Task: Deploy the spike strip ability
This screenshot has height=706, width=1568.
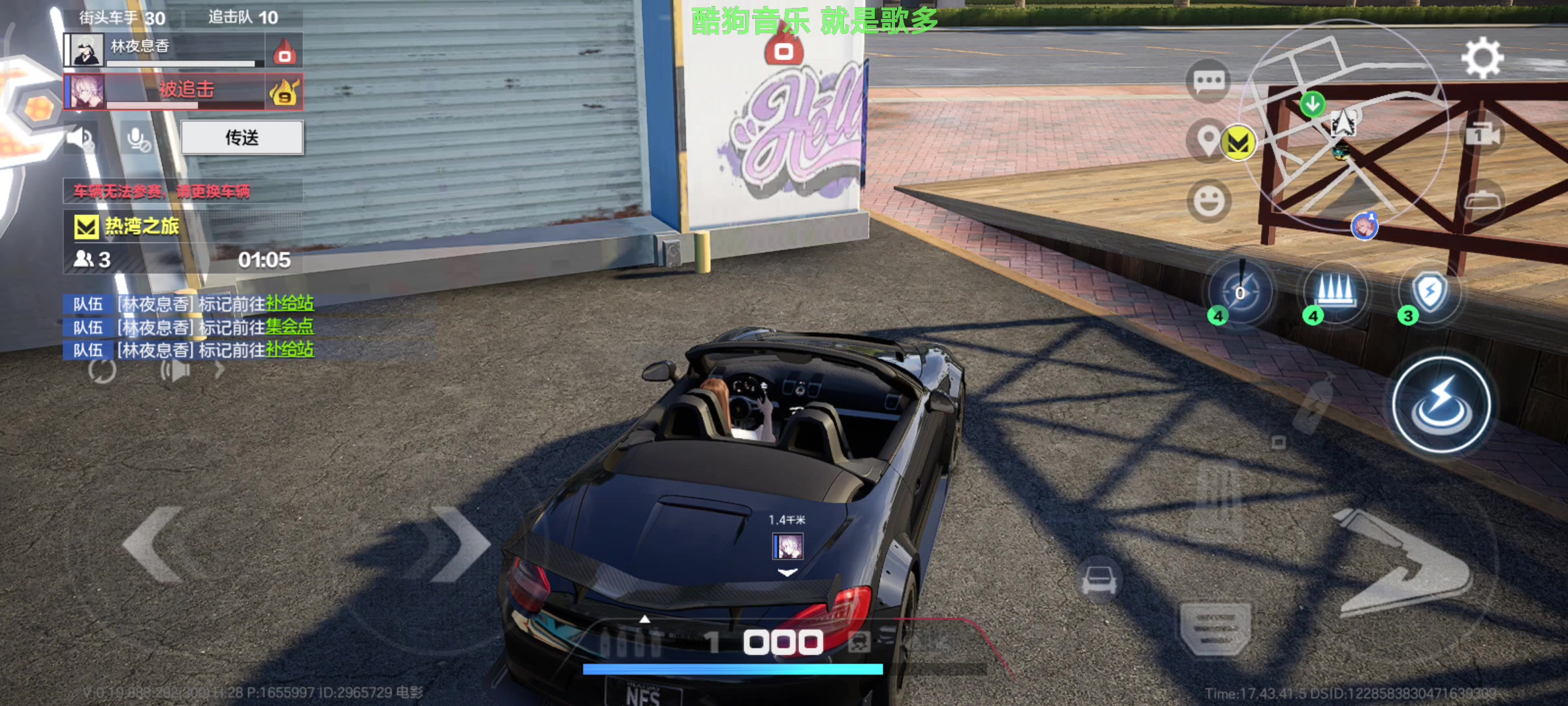Action: pos(1335,291)
